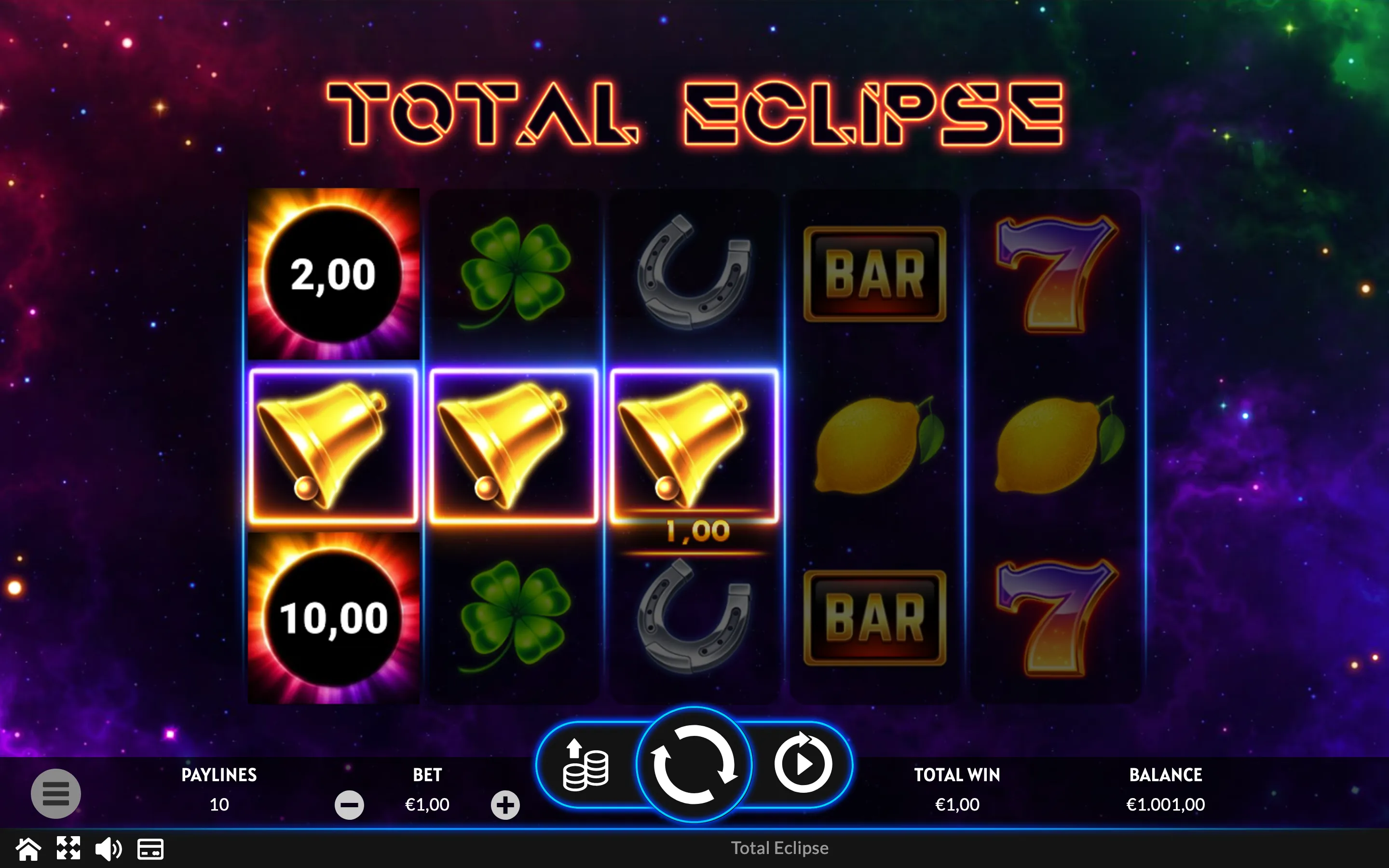The width and height of the screenshot is (1389, 868).
Task: Toggle fullscreen with the expand arrows icon
Action: pyautogui.click(x=68, y=849)
